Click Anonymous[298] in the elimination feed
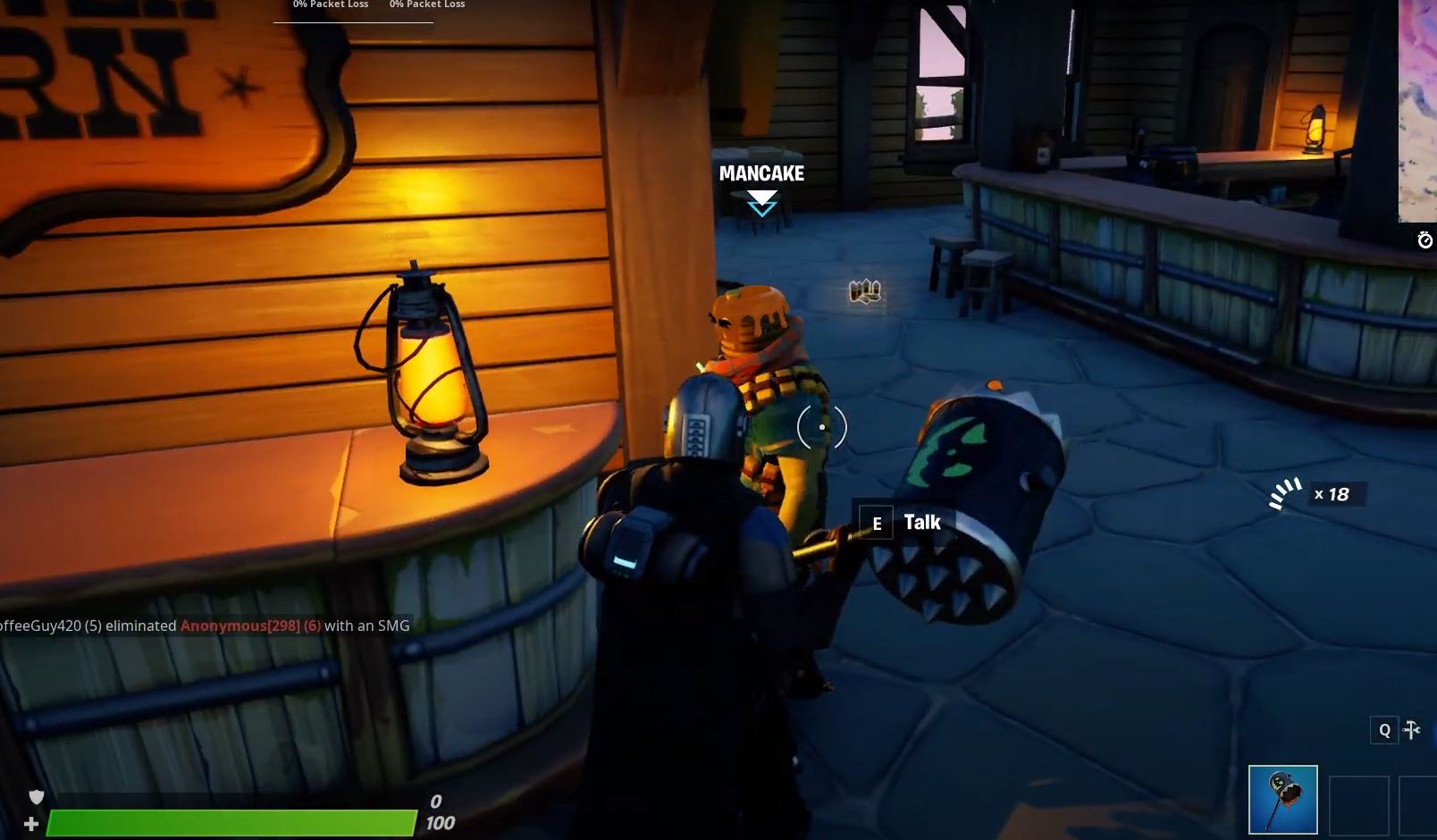 coord(235,626)
